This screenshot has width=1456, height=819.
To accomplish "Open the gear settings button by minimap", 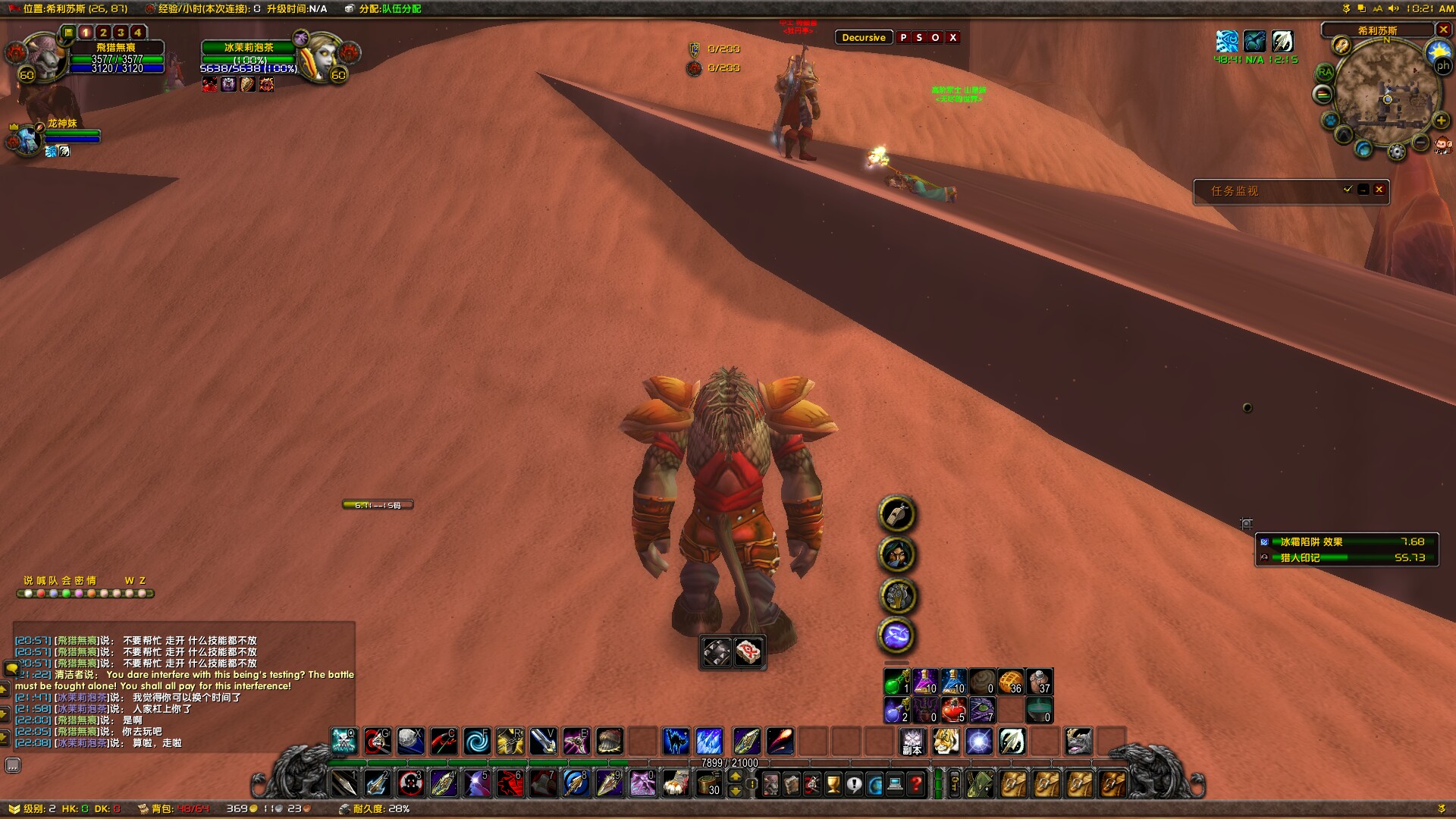I will 1396,152.
